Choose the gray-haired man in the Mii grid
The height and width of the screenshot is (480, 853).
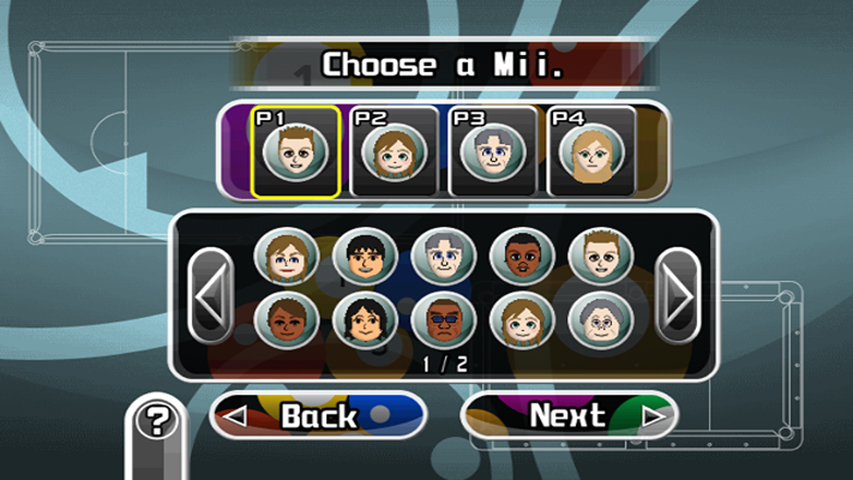[x=444, y=258]
